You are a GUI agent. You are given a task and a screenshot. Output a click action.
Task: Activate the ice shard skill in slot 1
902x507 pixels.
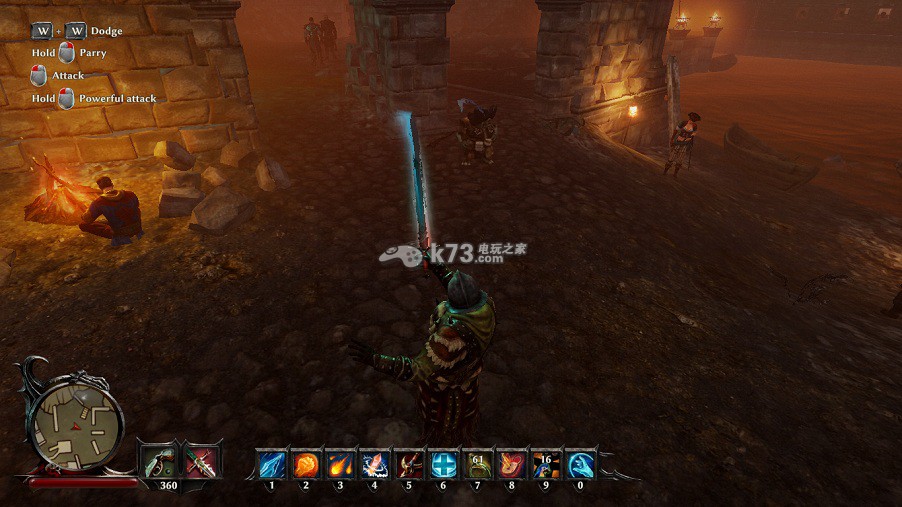[272, 464]
